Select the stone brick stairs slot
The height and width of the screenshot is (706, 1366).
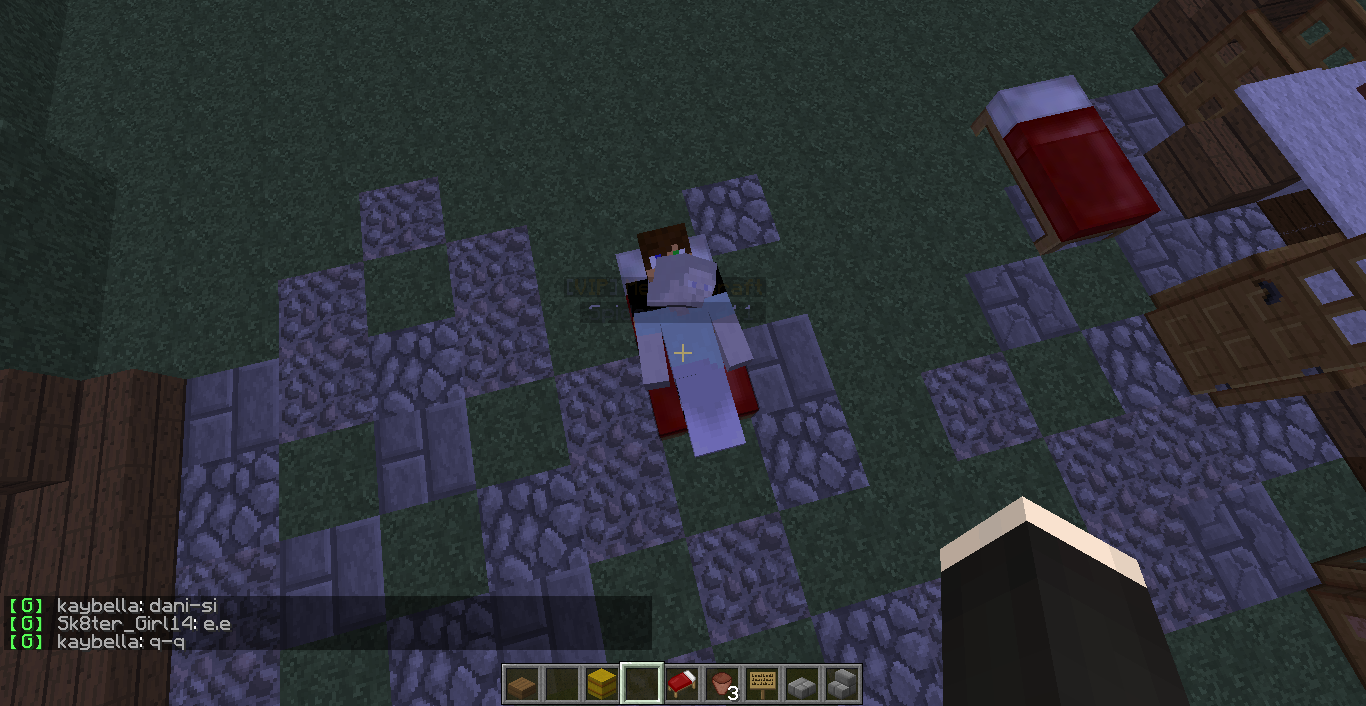click(841, 685)
